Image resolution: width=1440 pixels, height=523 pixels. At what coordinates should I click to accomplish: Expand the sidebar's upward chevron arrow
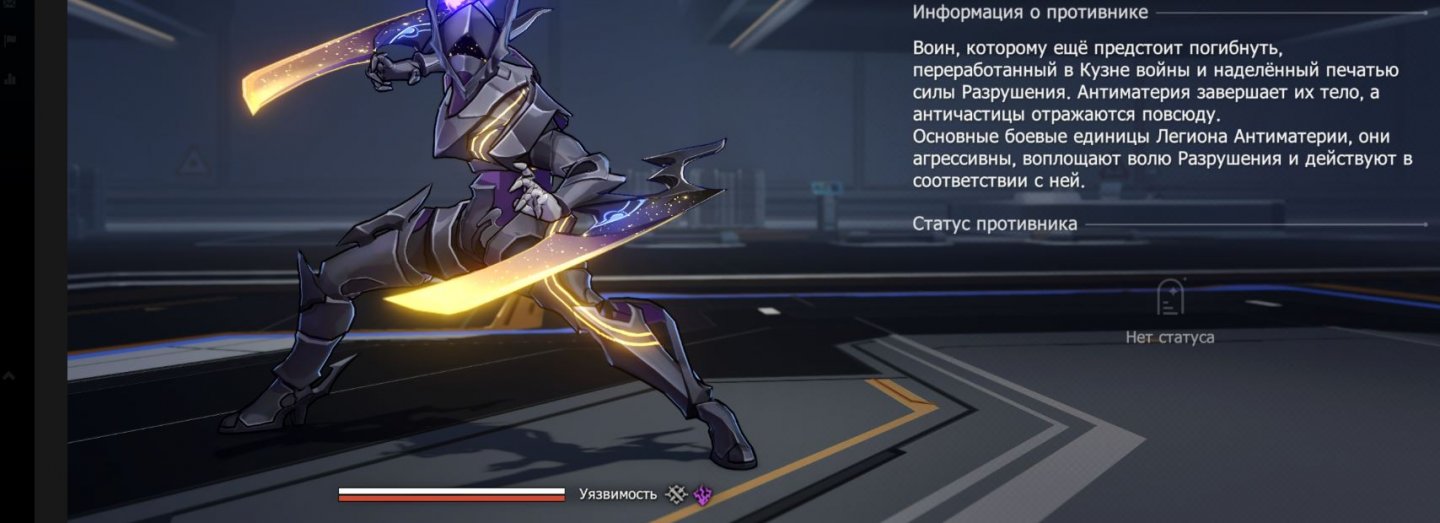tap(9, 377)
